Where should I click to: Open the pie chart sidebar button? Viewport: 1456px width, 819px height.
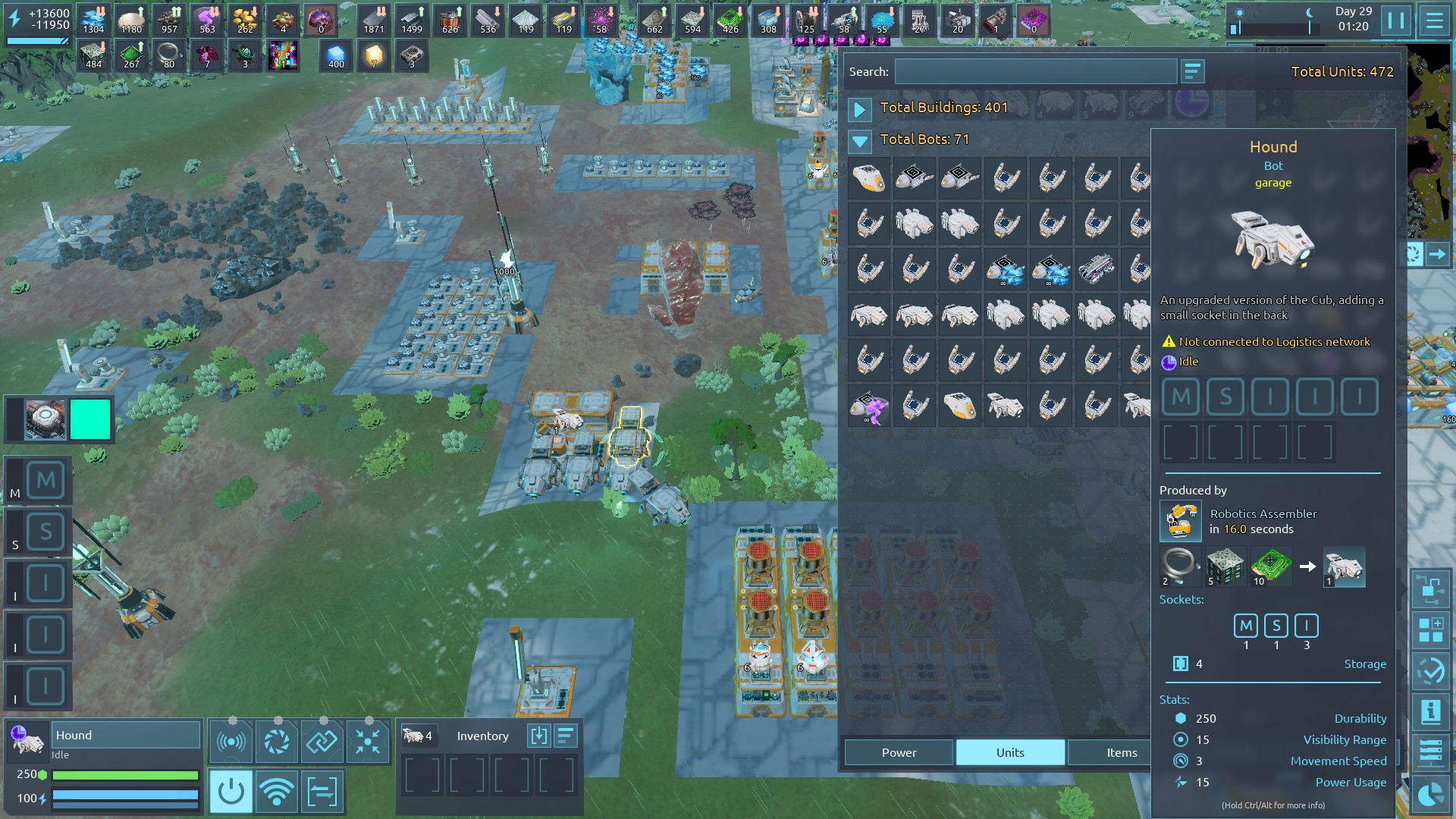pyautogui.click(x=1430, y=795)
